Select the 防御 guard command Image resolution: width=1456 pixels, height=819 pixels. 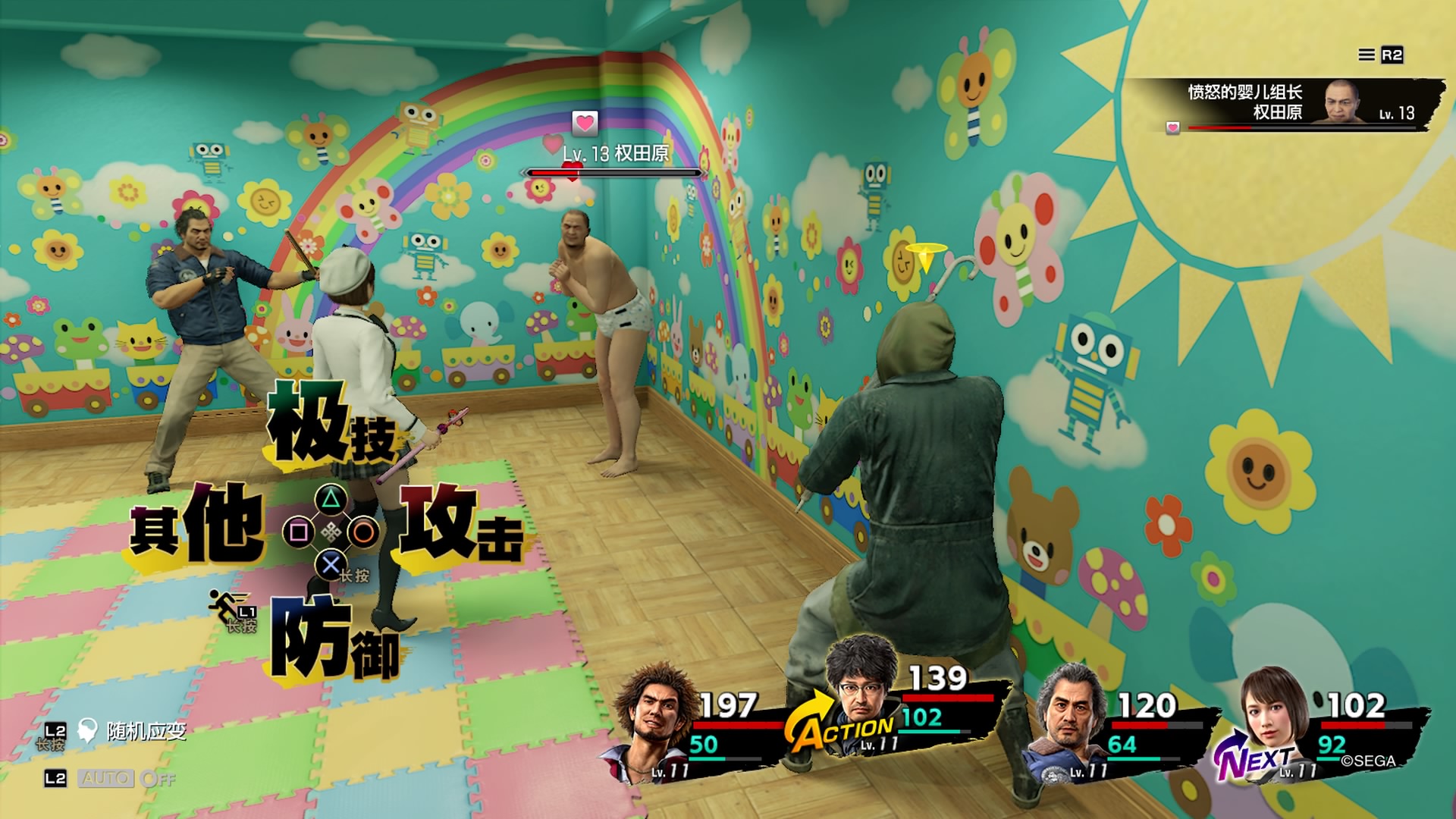click(334, 639)
